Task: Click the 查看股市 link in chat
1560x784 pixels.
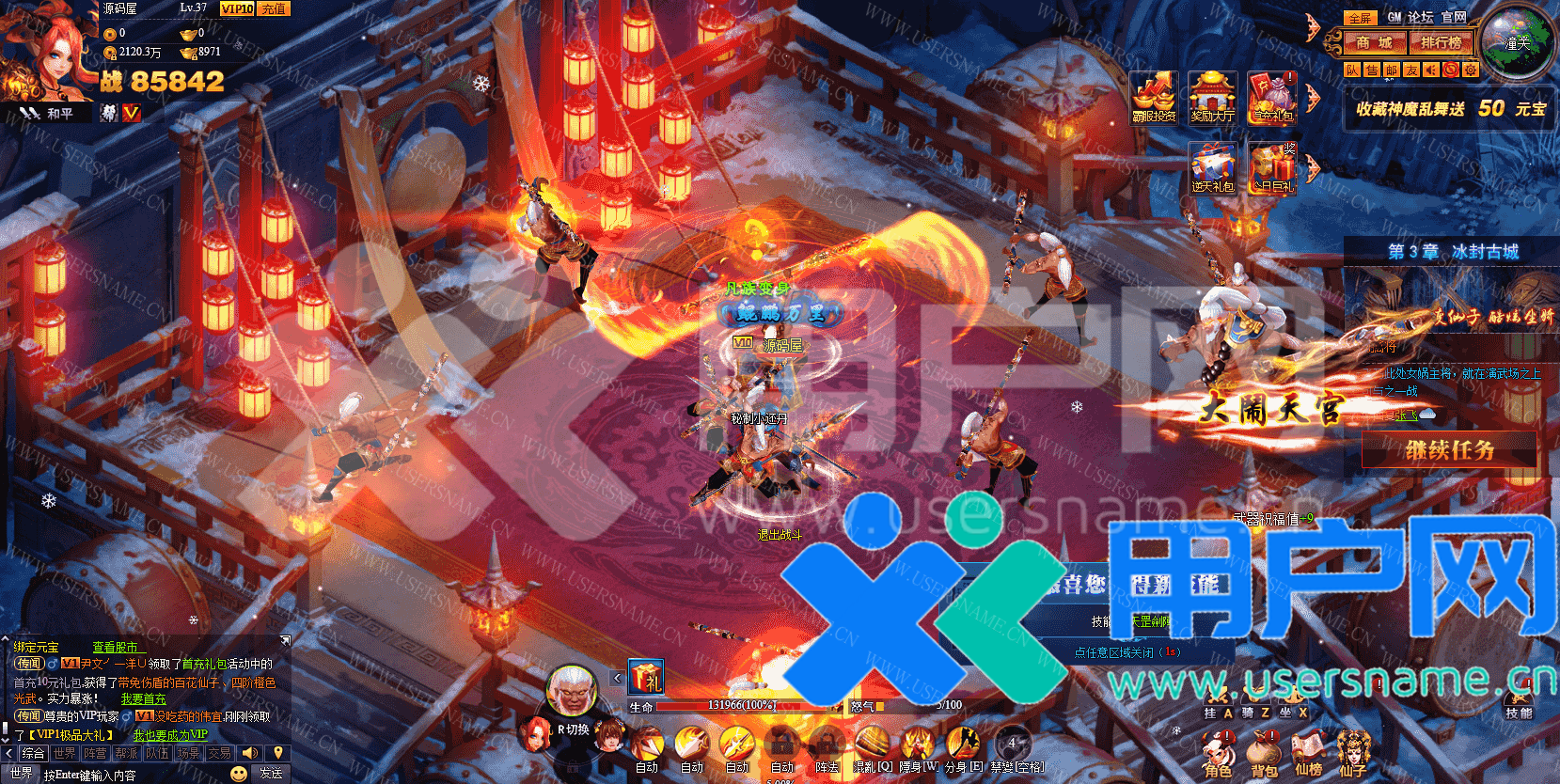Action: pos(116,647)
